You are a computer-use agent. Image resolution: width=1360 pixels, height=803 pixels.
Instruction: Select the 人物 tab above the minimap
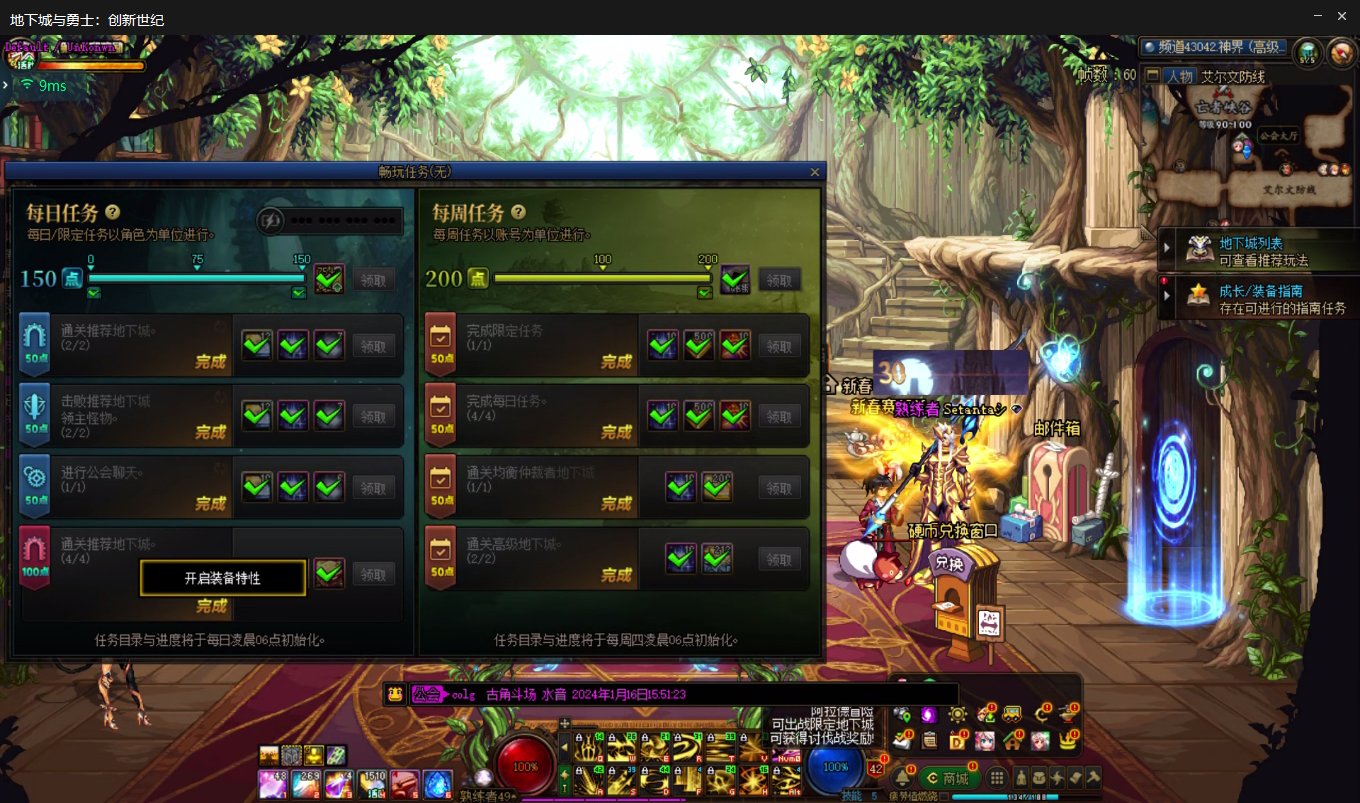(x=1177, y=76)
